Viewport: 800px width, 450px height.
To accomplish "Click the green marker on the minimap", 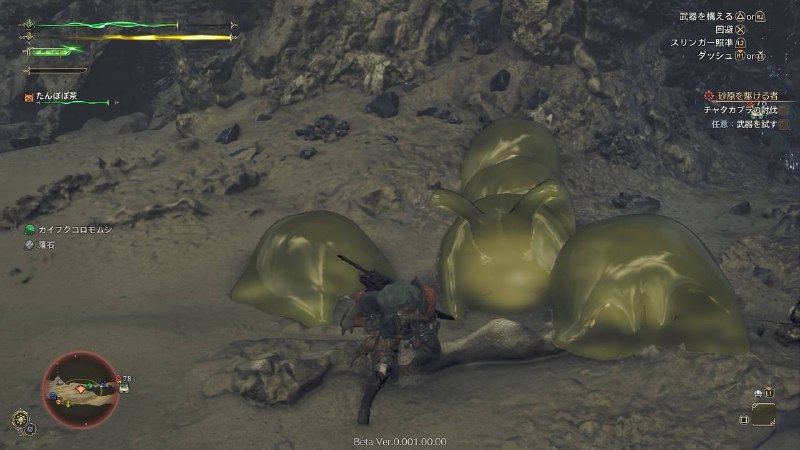I will coord(91,385).
